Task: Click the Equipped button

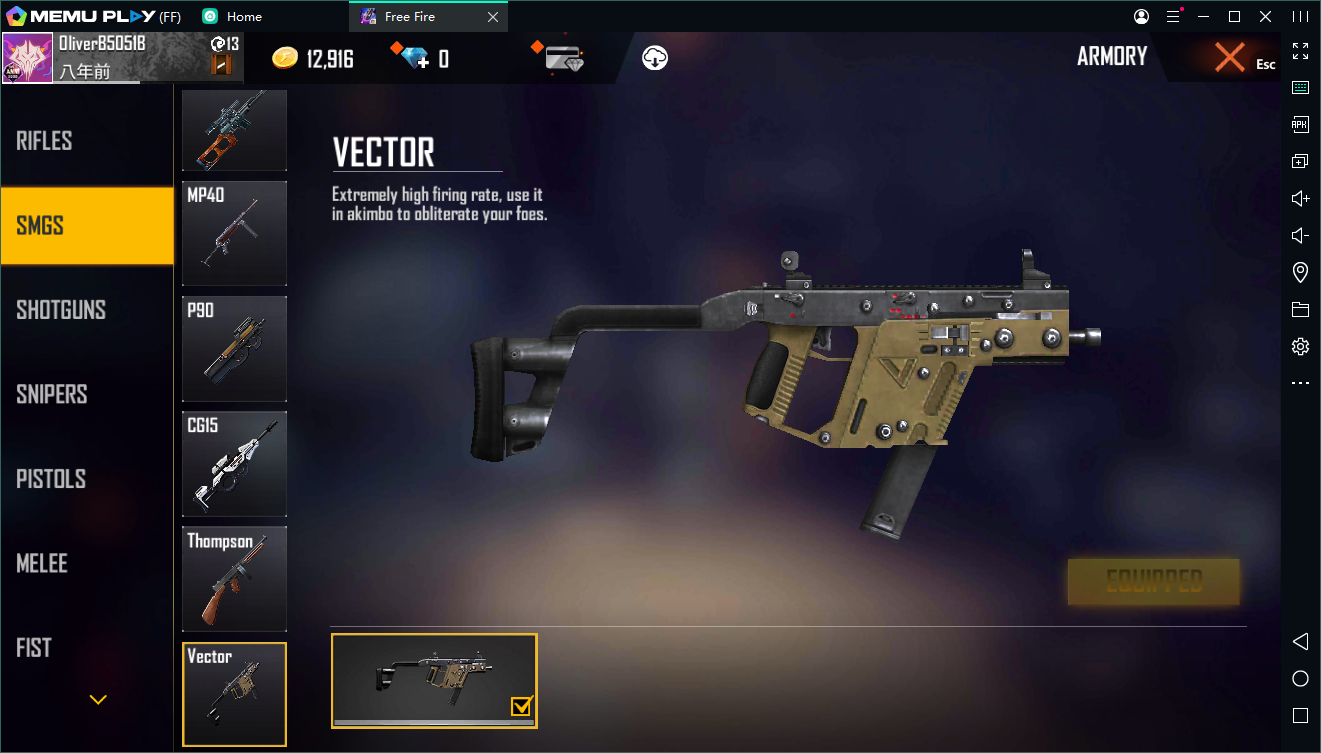Action: (1153, 582)
